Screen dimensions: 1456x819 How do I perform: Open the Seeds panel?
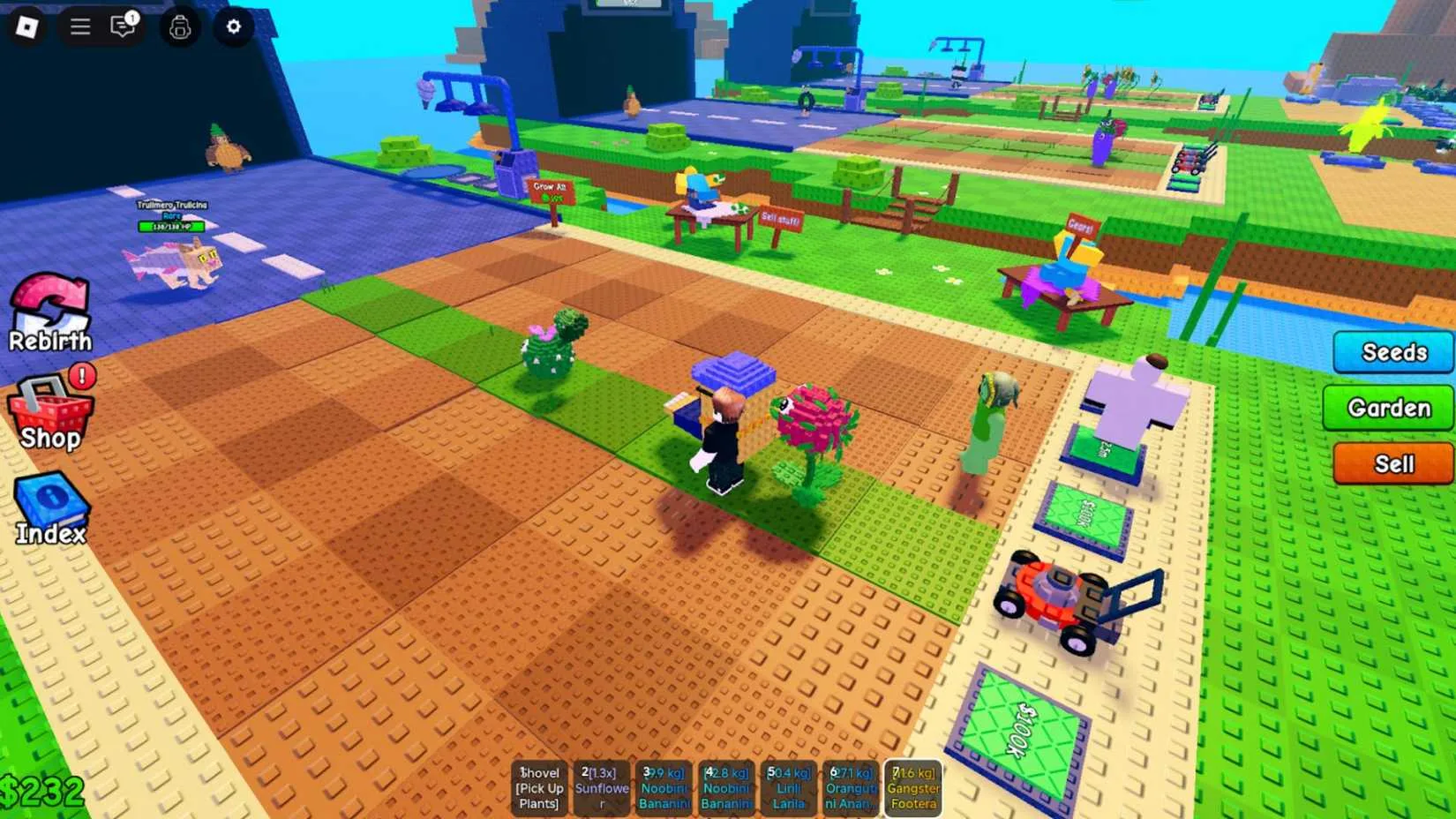(x=1392, y=351)
